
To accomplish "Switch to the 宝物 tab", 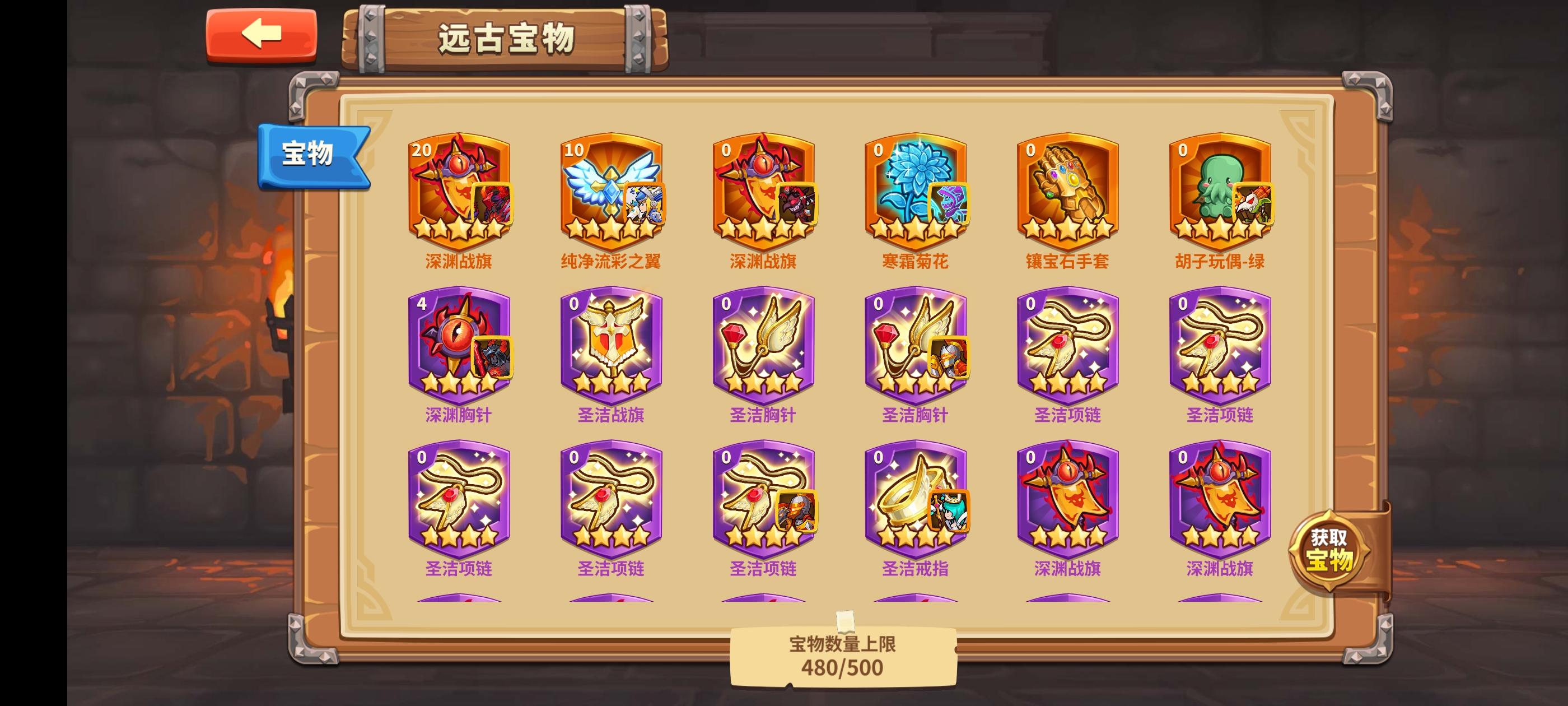I will click(310, 154).
